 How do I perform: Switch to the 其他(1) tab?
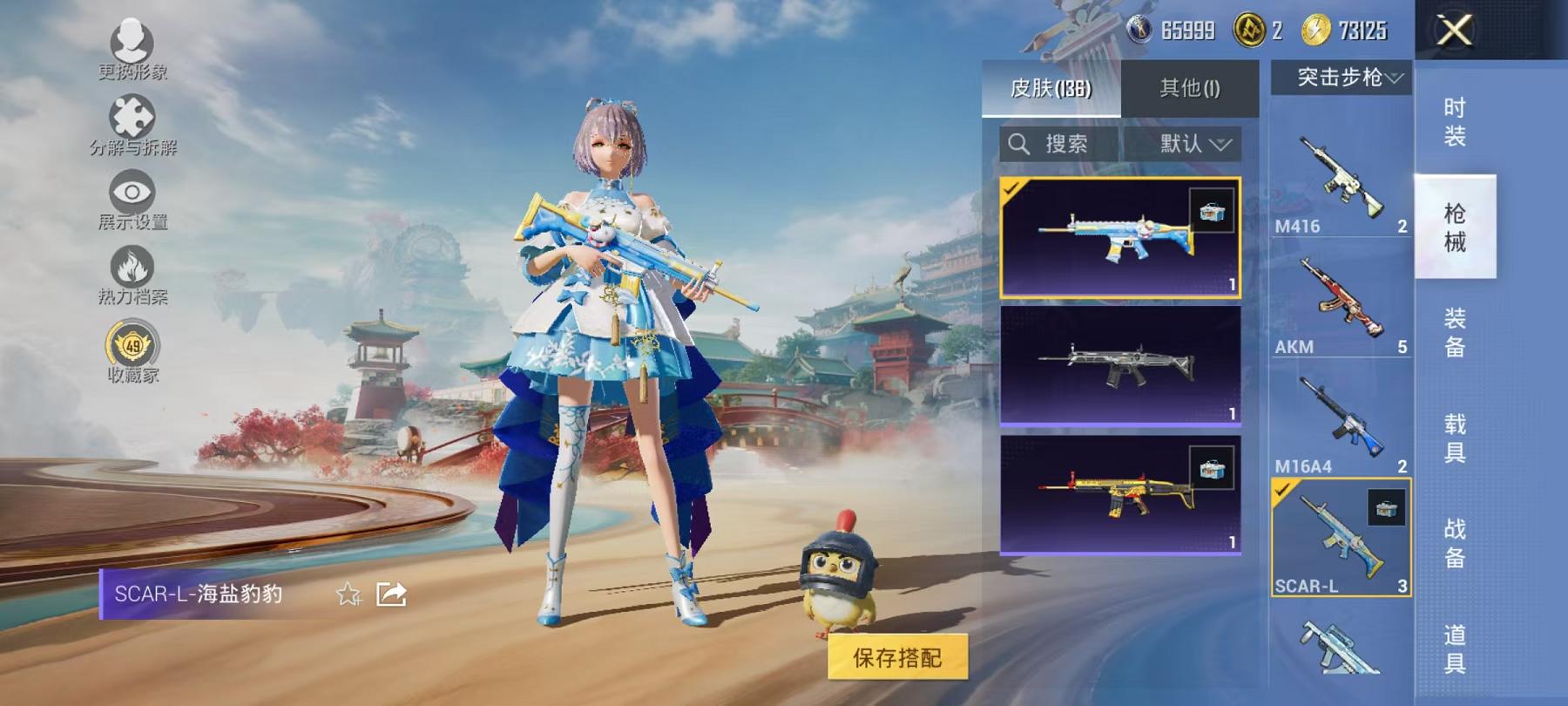1189,87
